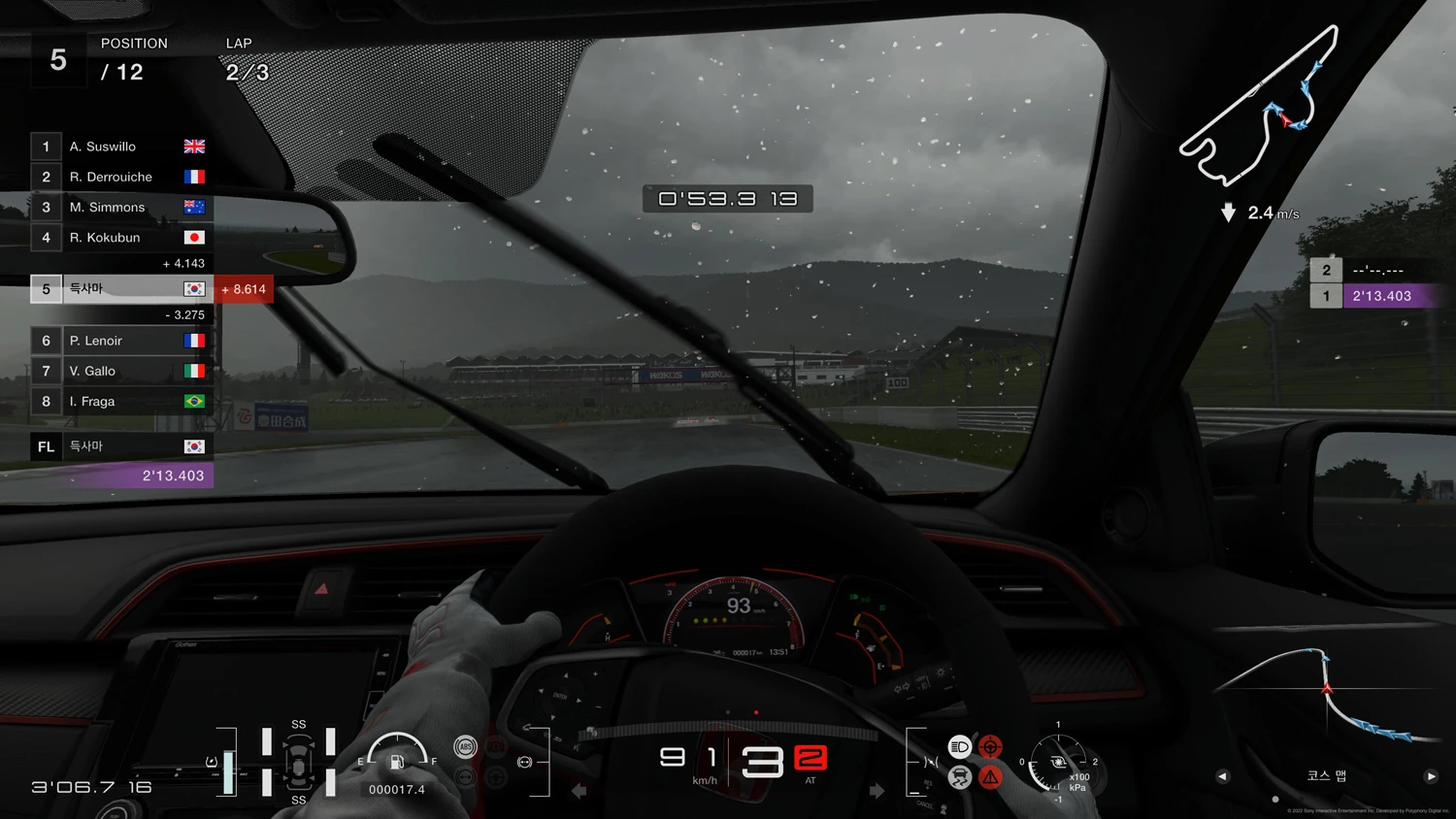Toggle the headlight indicator icon
1456x819 pixels.
(x=959, y=746)
